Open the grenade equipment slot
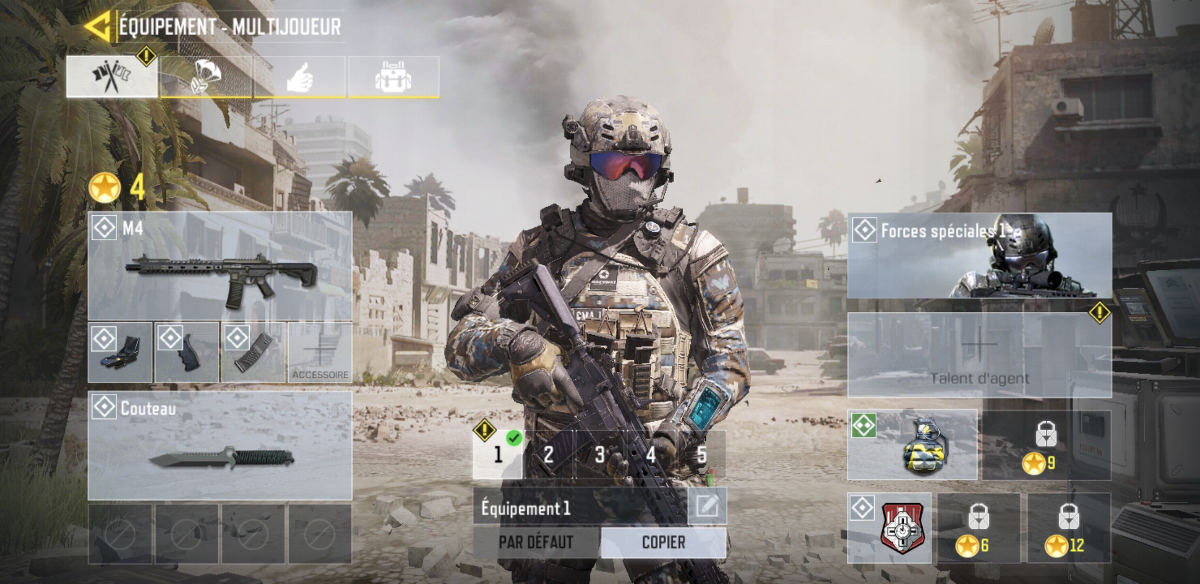The image size is (1200, 584). click(913, 445)
